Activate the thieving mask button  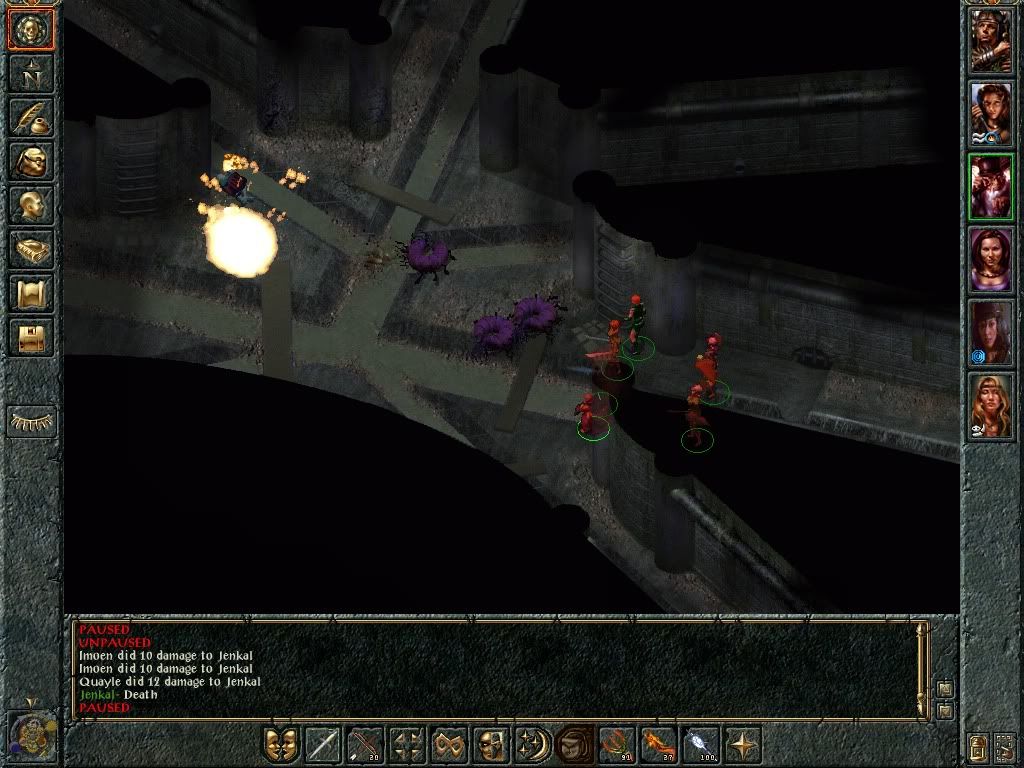click(491, 745)
